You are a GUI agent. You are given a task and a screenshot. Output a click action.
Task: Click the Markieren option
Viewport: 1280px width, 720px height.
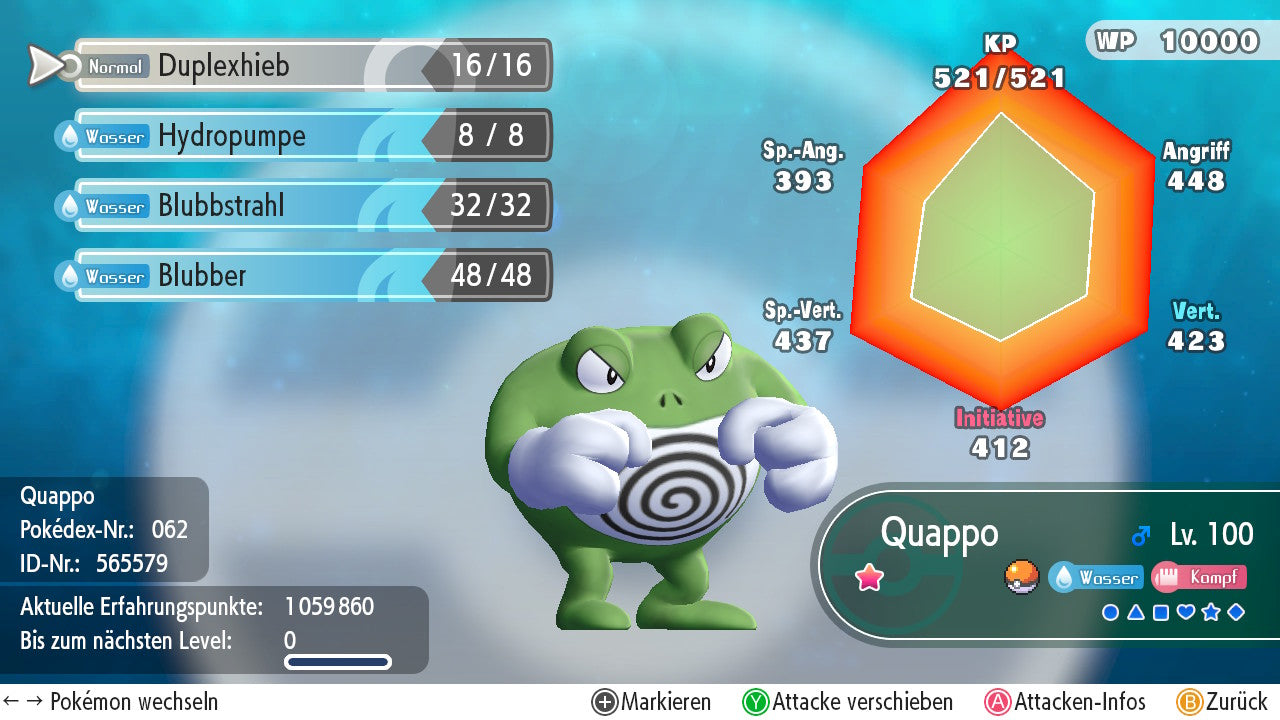tap(652, 702)
